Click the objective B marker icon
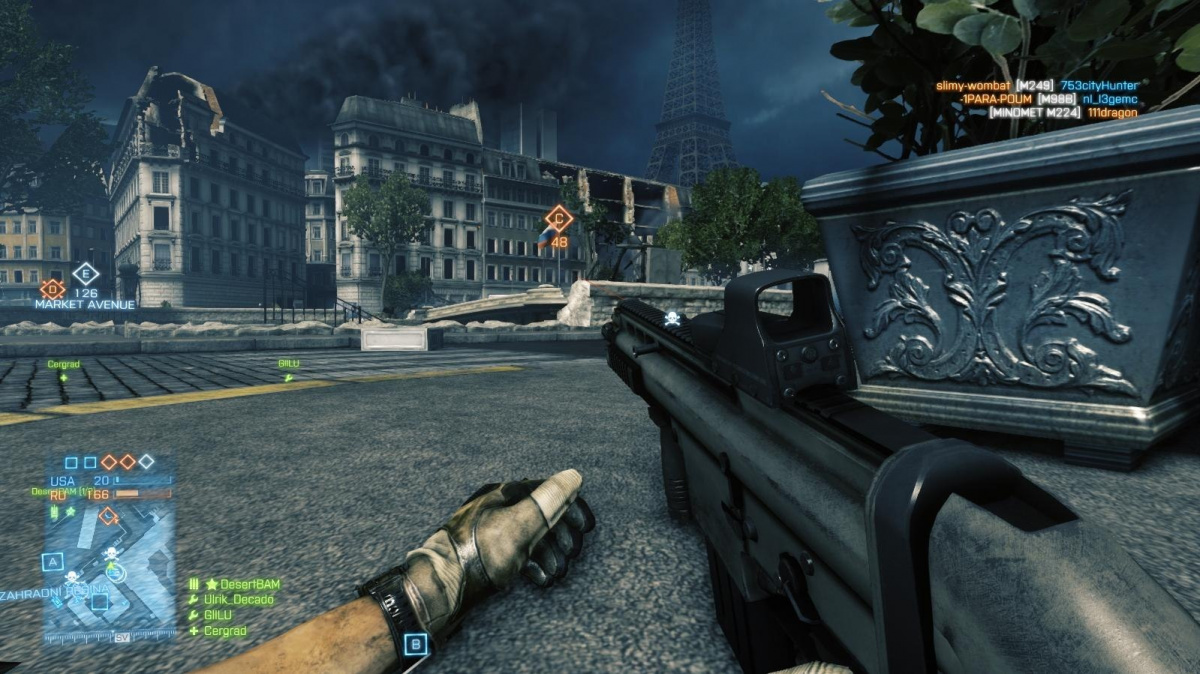 (x=417, y=644)
